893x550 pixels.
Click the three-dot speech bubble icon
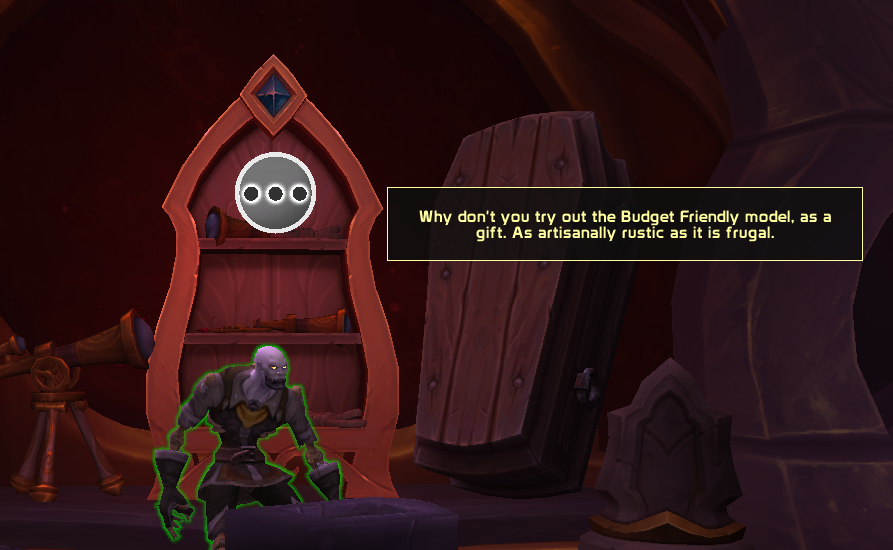[x=275, y=193]
